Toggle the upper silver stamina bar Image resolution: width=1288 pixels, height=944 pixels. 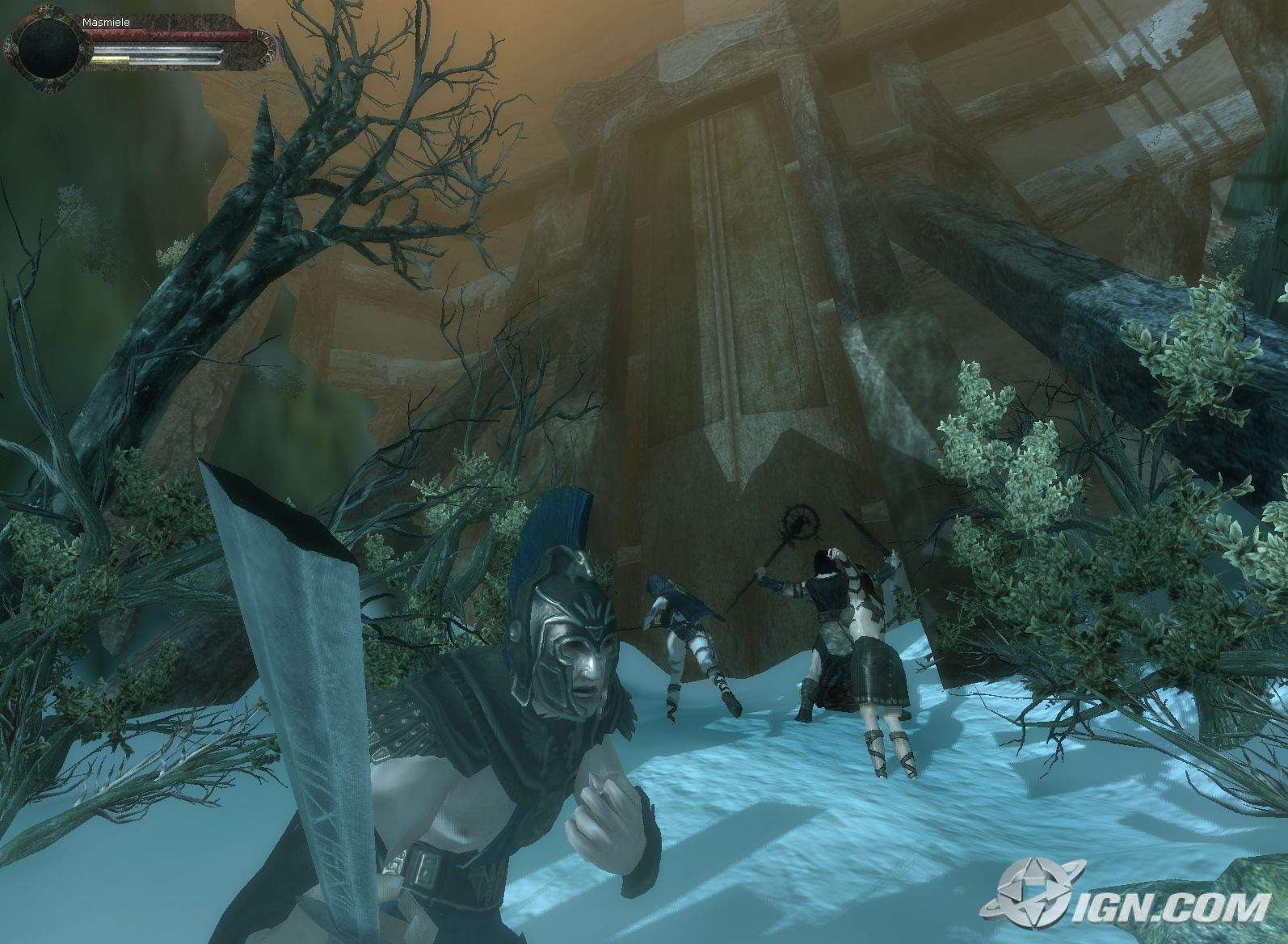(158, 47)
